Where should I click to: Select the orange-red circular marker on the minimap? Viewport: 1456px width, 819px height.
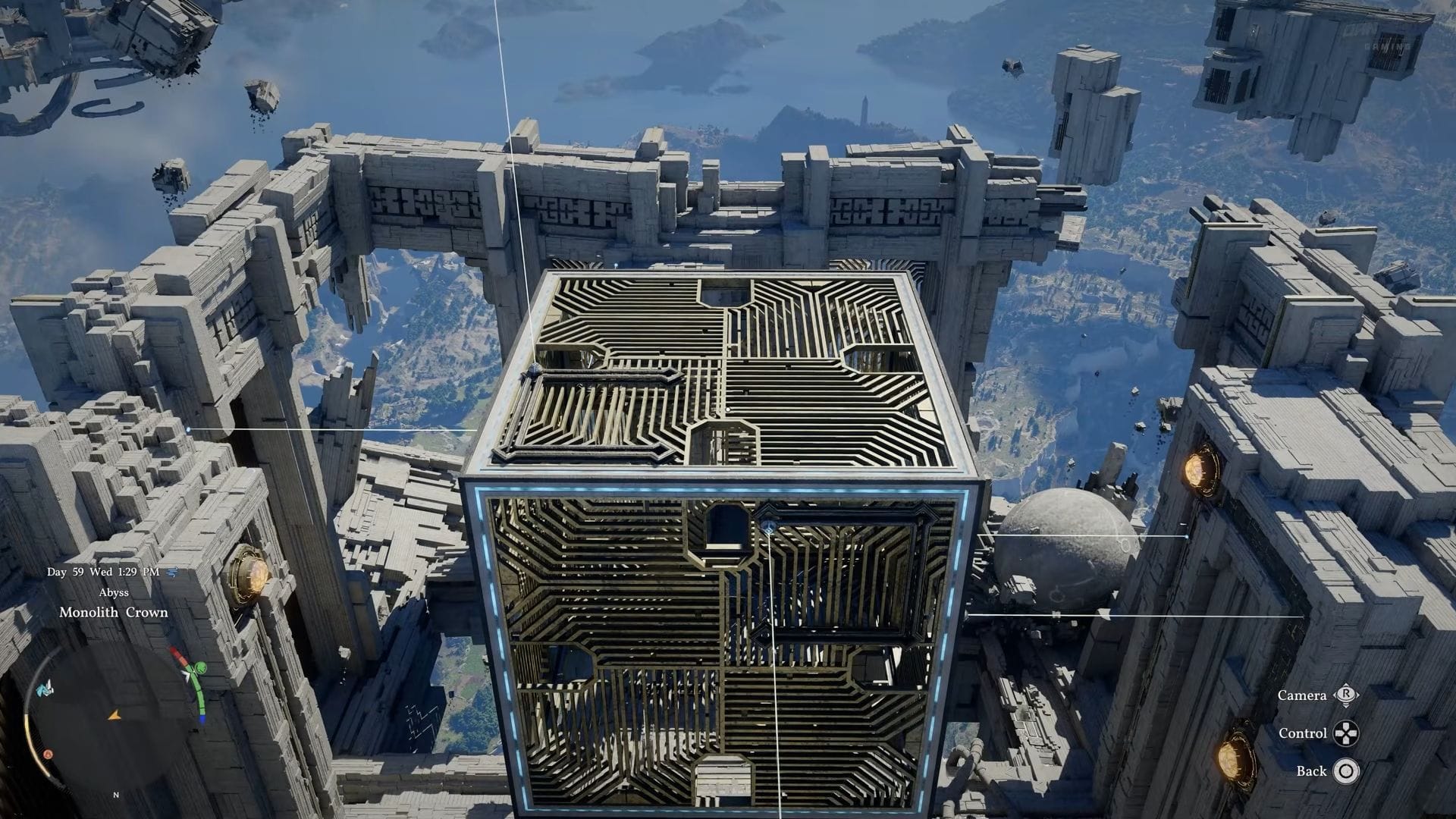(x=48, y=755)
